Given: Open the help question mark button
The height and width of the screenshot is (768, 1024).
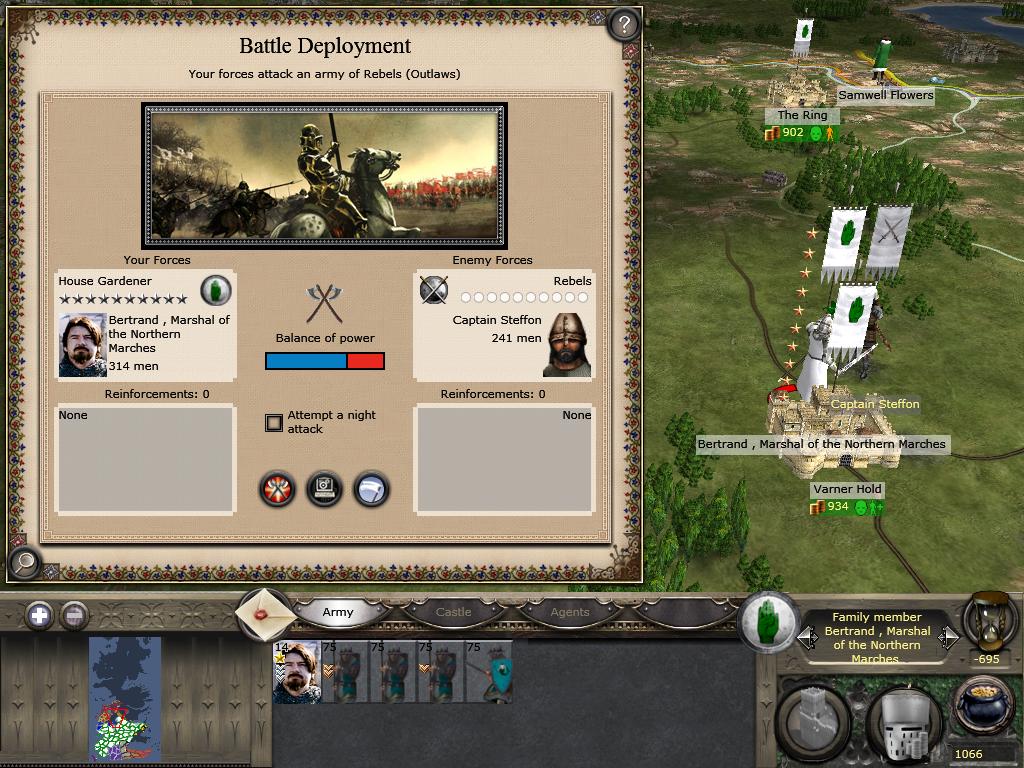Looking at the screenshot, I should [623, 24].
